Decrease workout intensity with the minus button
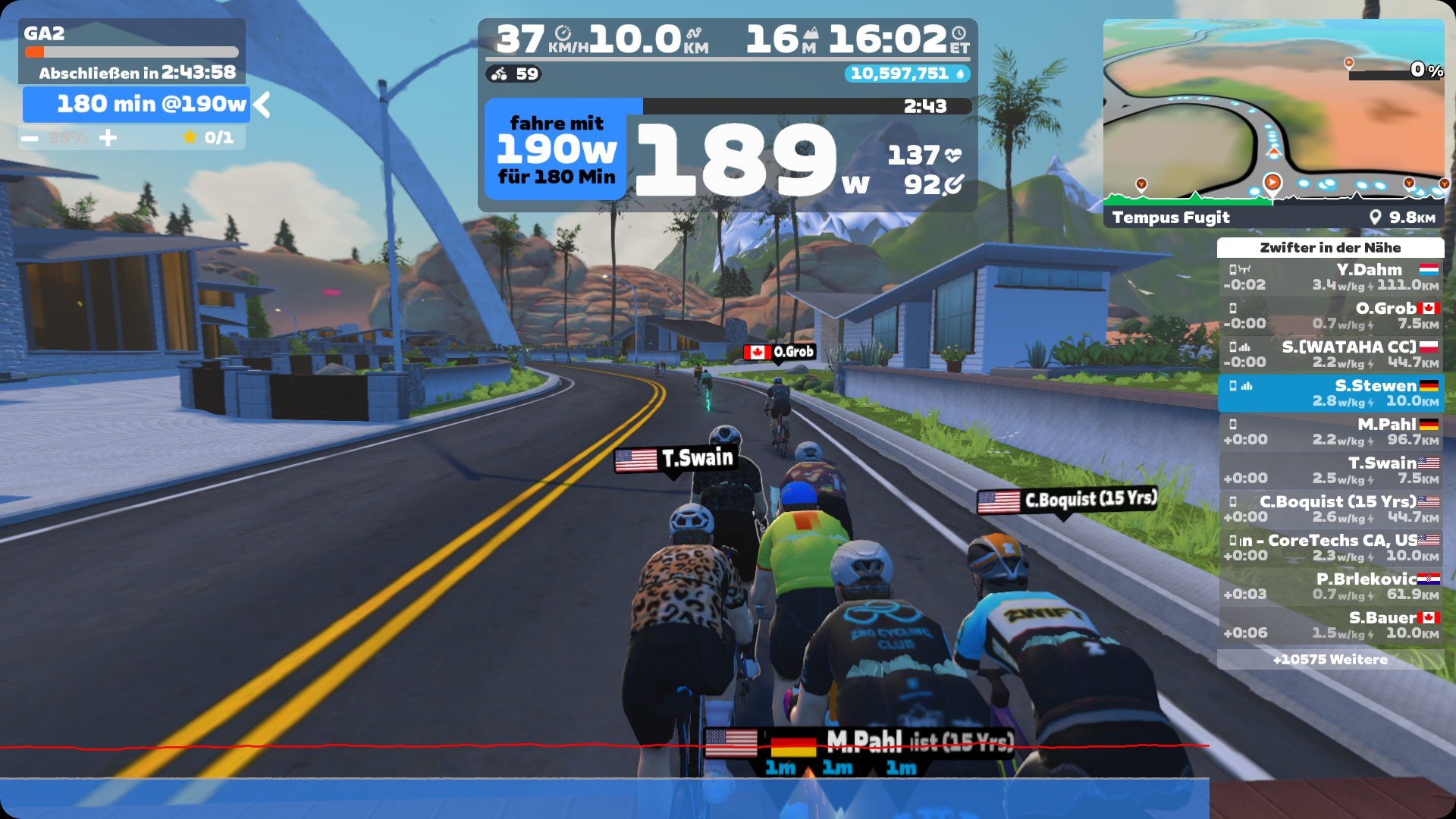This screenshot has height=819, width=1456. pos(30,138)
